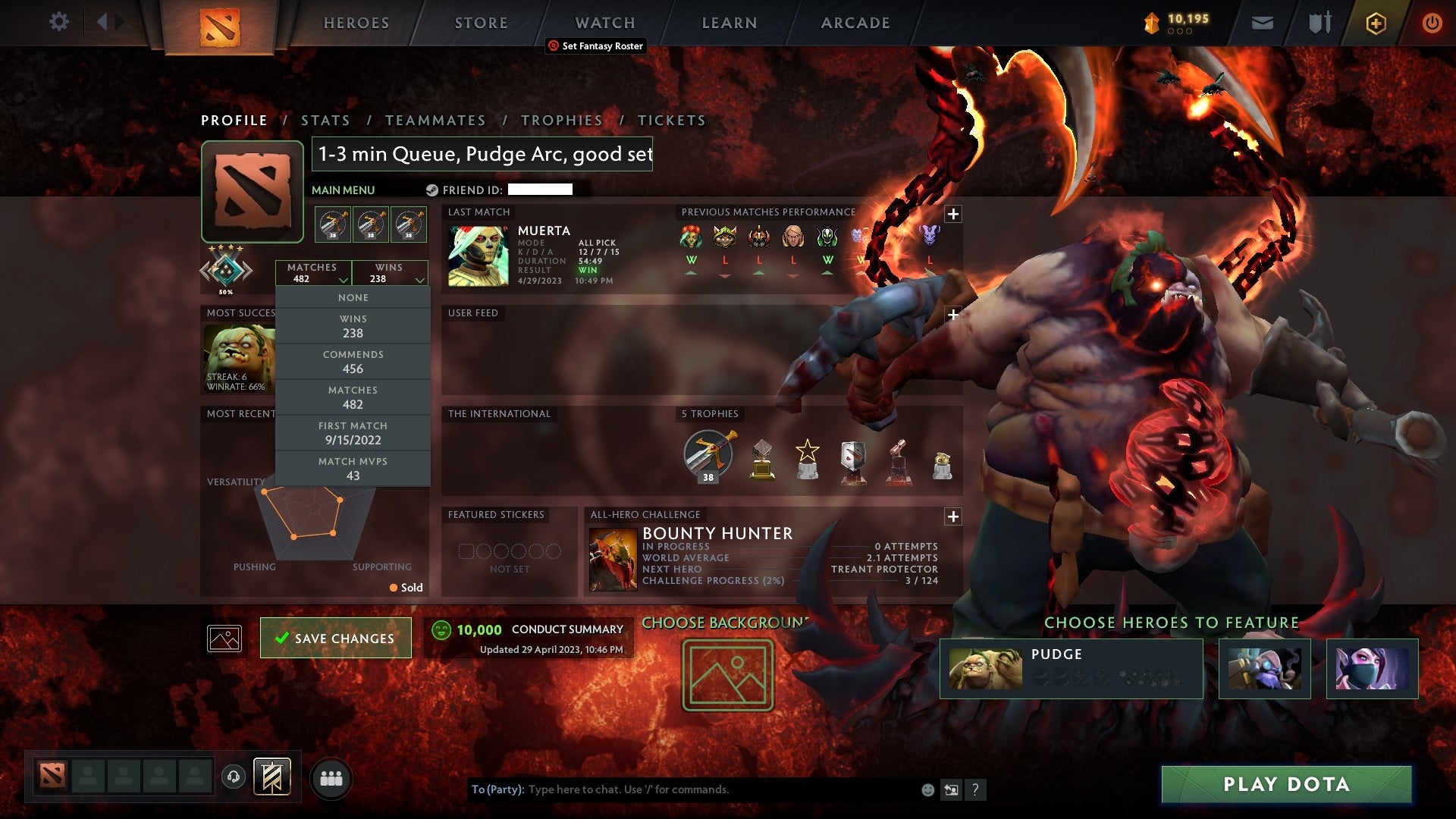
Task: Click the guild banner icon
Action: (x=273, y=777)
